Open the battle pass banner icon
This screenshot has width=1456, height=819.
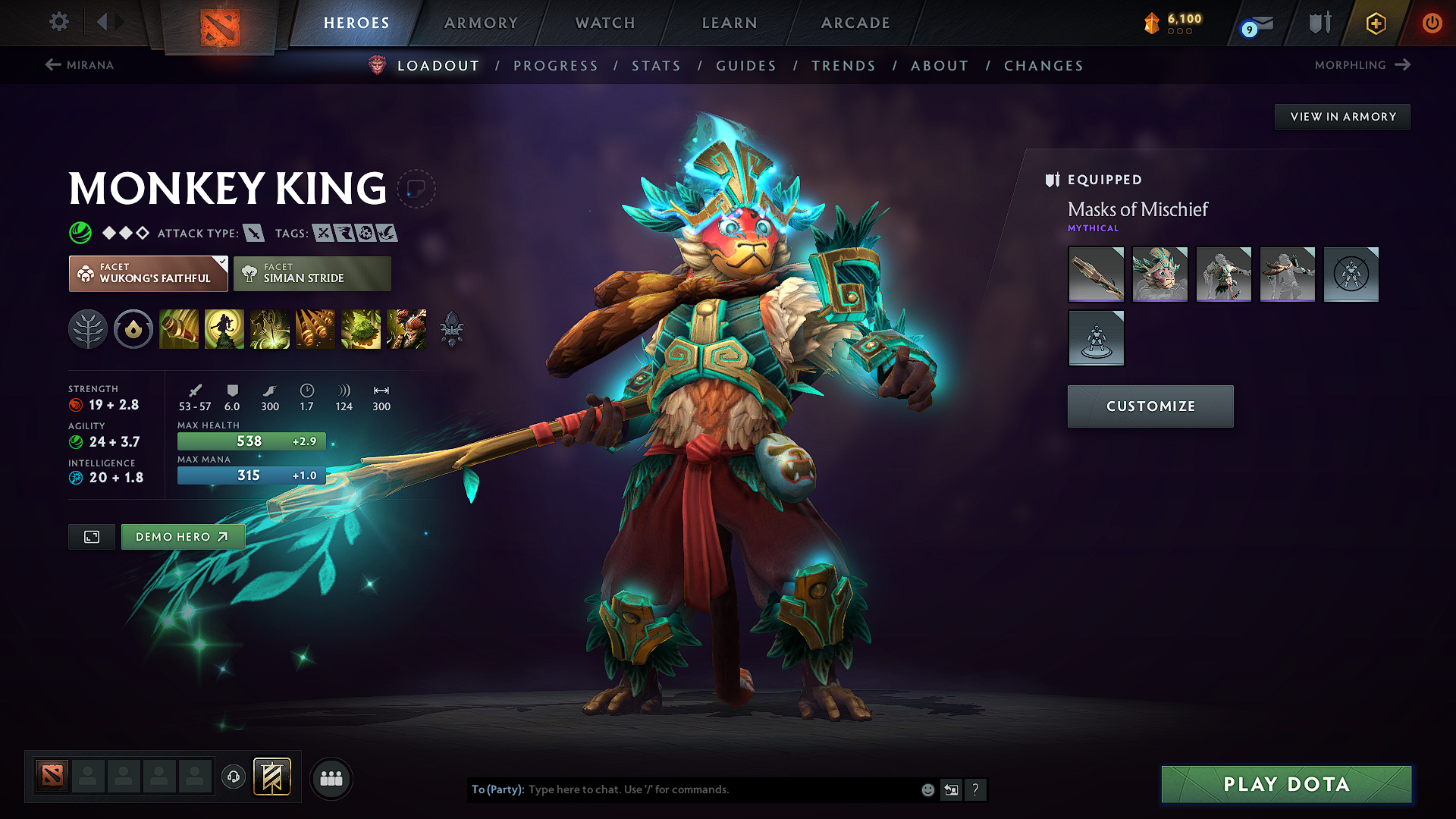tap(271, 777)
